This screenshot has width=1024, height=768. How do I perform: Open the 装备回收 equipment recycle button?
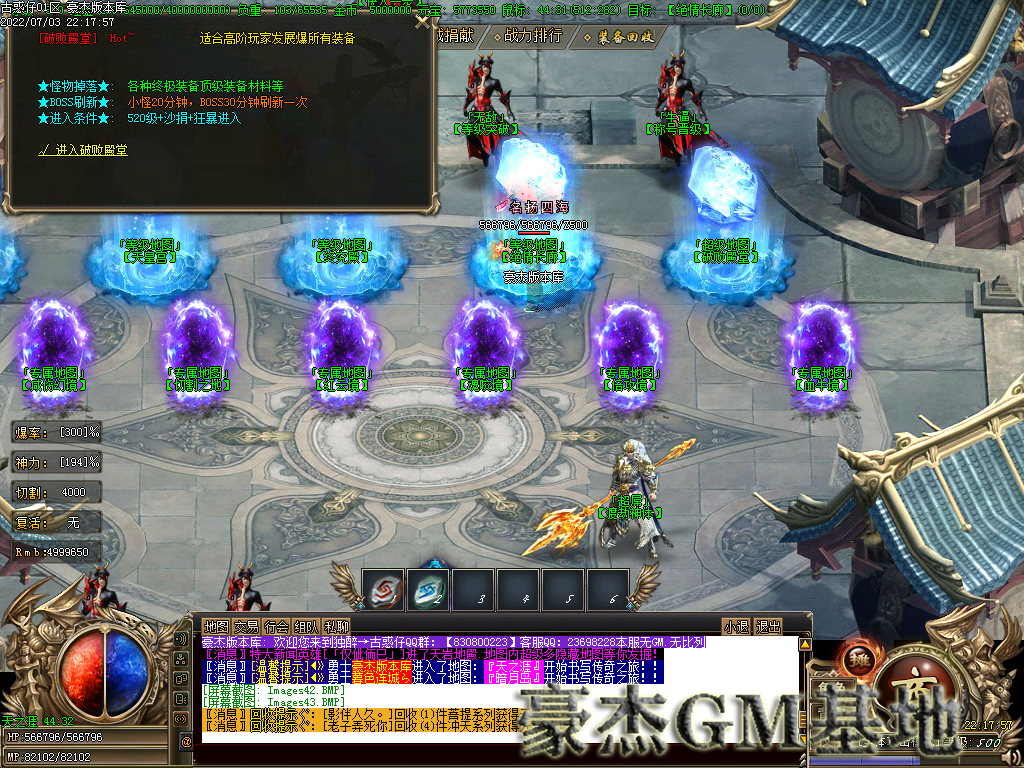625,36
